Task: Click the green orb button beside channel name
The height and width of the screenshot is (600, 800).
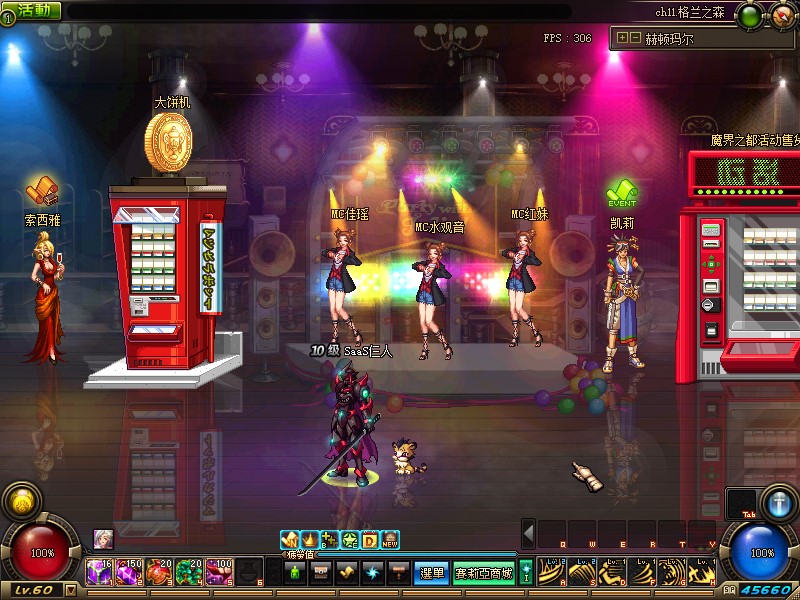Action: 748,15
